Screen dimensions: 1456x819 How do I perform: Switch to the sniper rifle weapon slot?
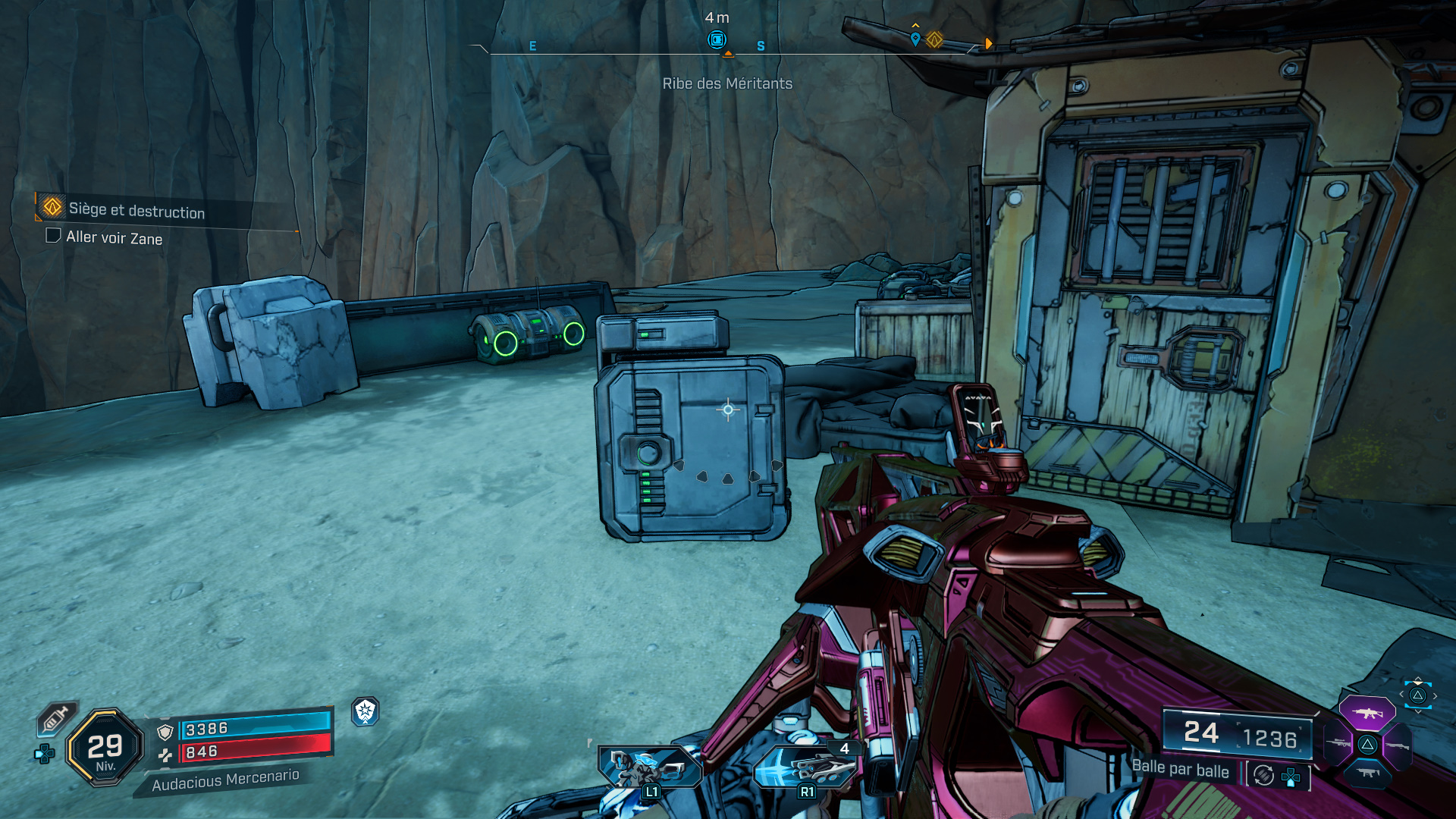click(1338, 744)
